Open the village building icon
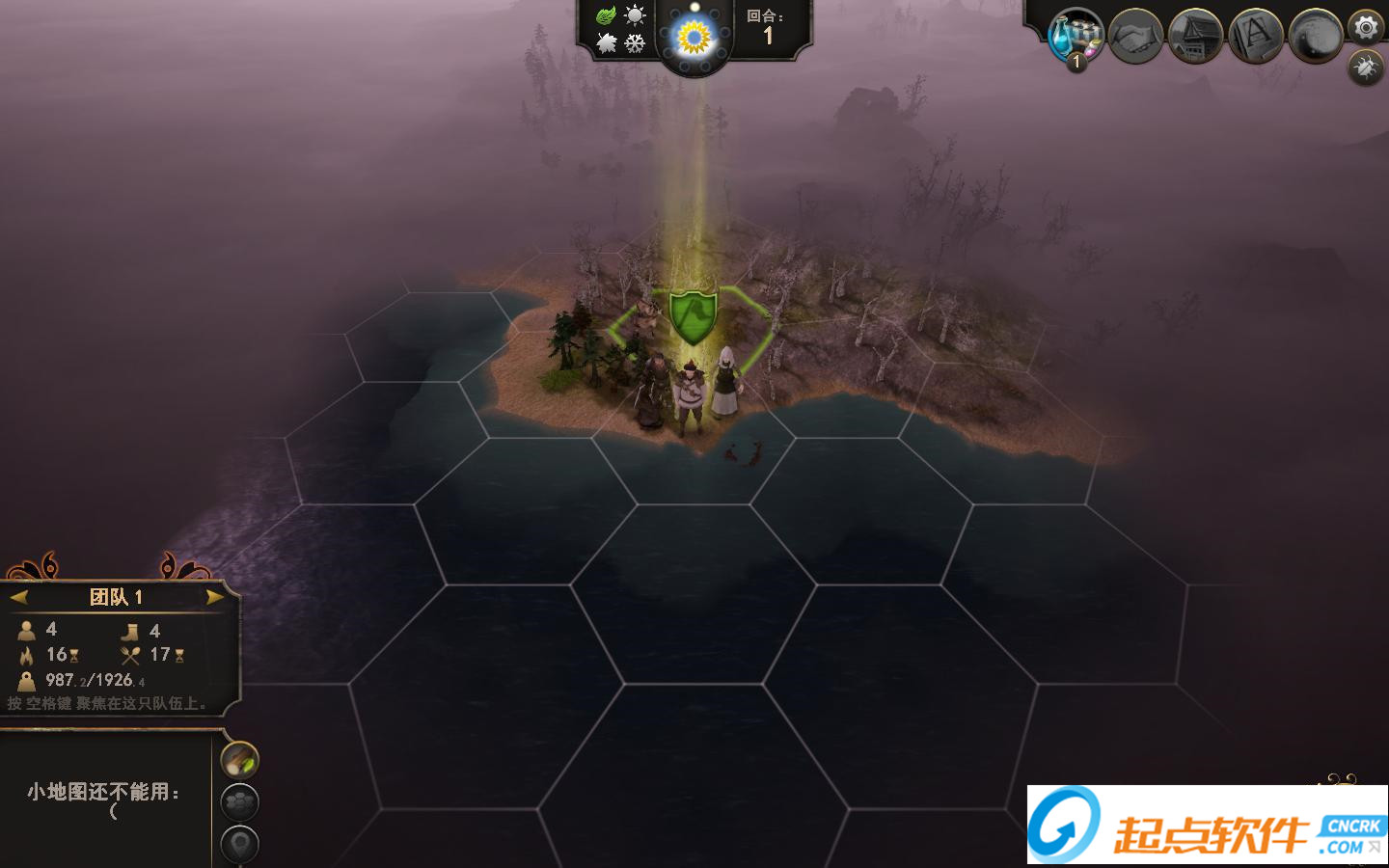This screenshot has height=868, width=1389. coord(1195,37)
